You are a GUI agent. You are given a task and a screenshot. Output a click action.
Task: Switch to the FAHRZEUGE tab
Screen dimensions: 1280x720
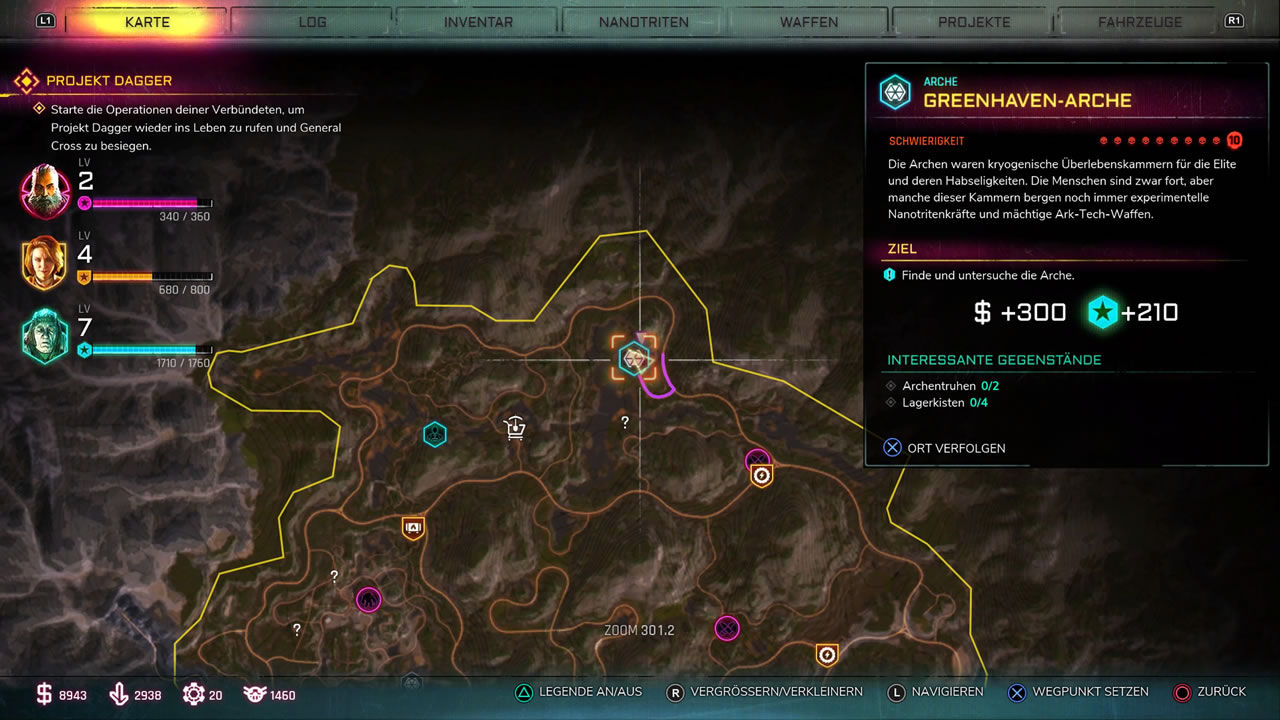pyautogui.click(x=1139, y=22)
